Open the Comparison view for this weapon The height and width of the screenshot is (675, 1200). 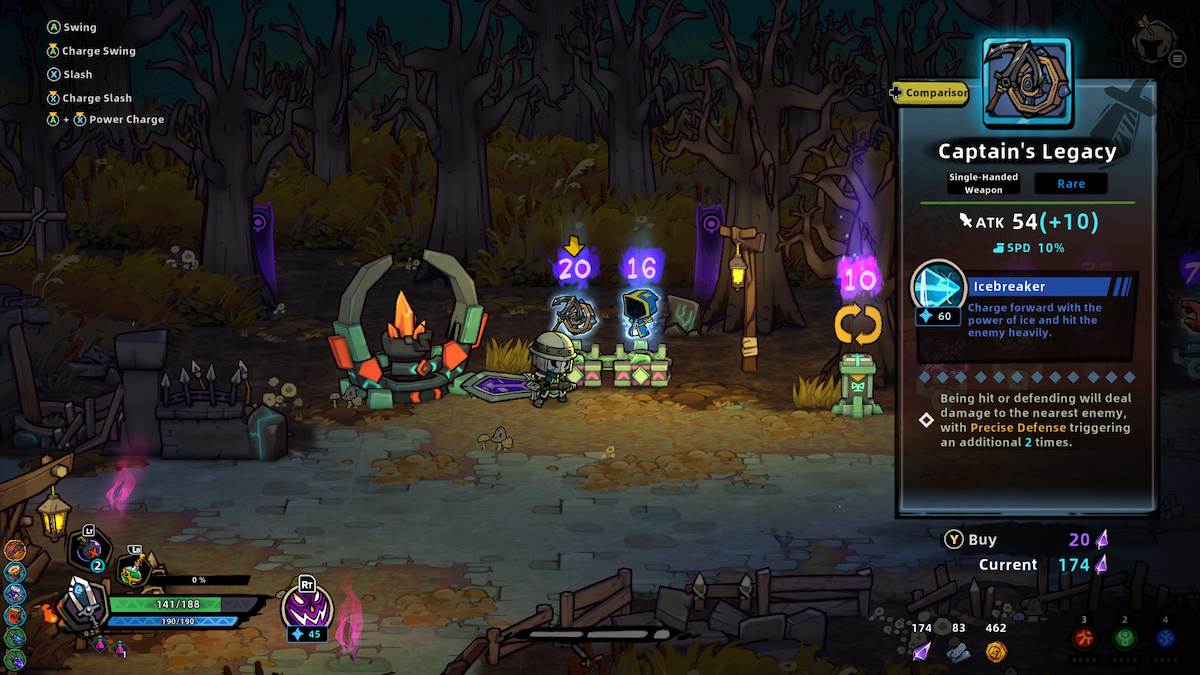coord(931,93)
